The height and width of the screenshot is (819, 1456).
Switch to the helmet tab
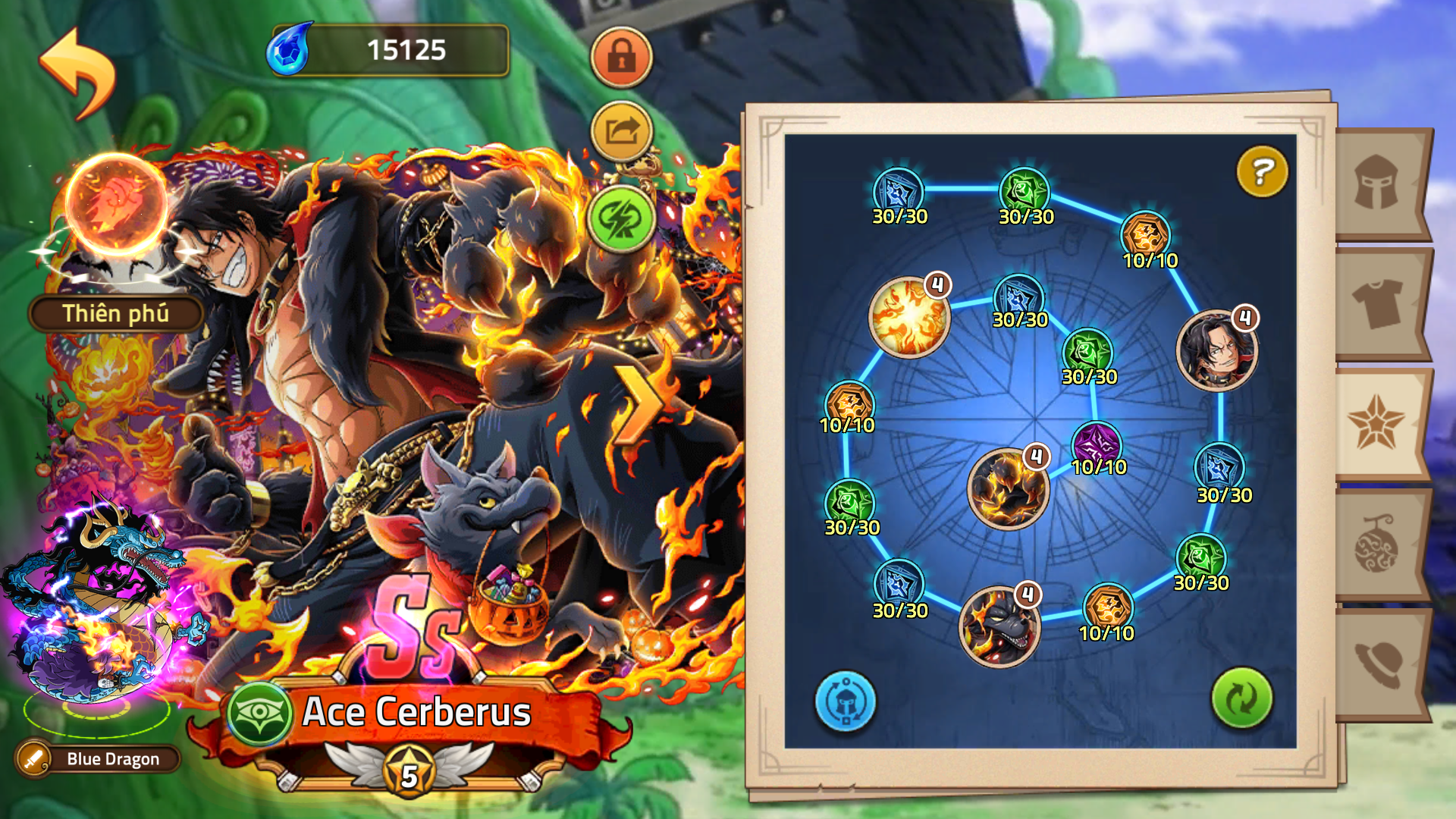tap(1377, 184)
